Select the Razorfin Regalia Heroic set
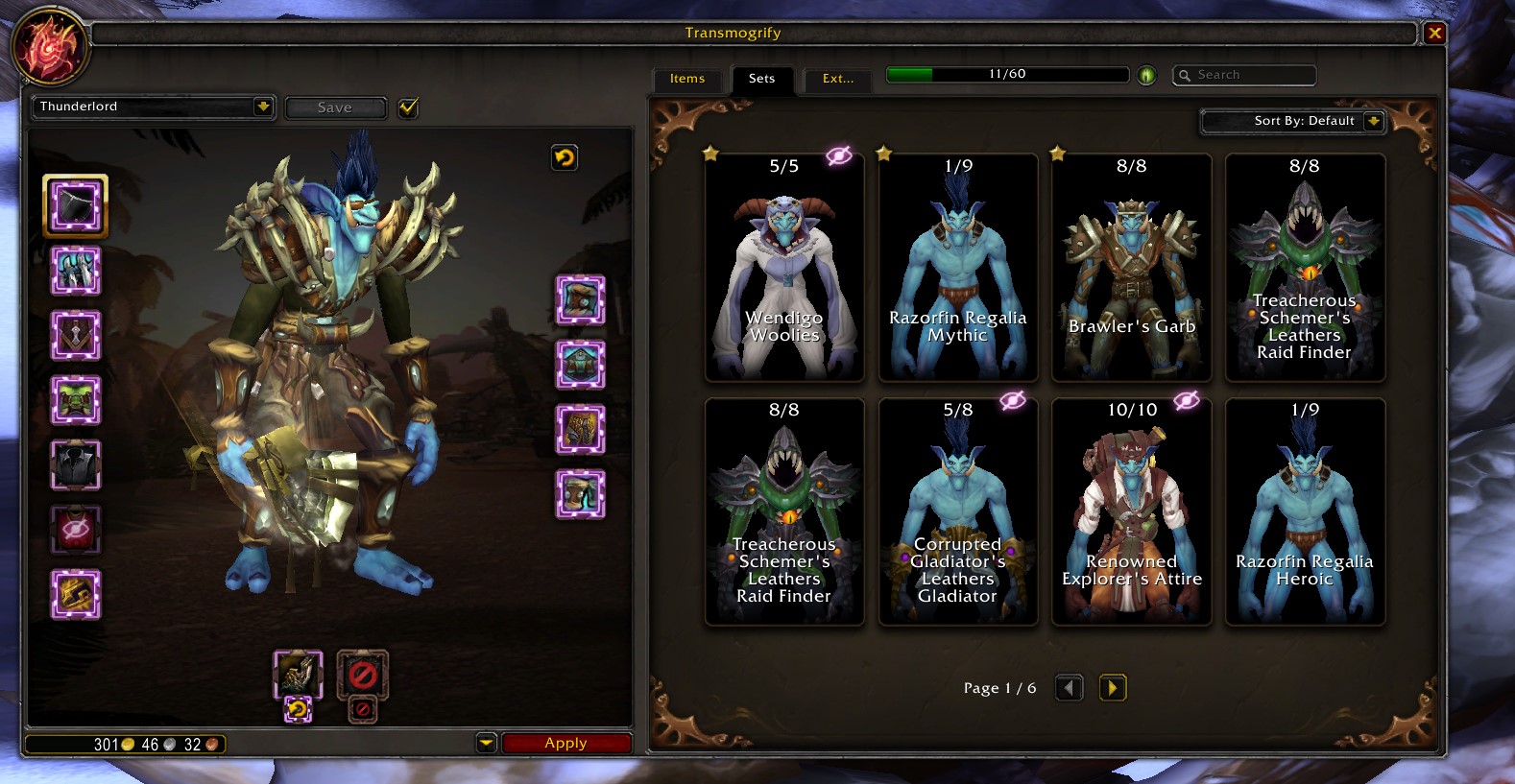 coord(1304,512)
